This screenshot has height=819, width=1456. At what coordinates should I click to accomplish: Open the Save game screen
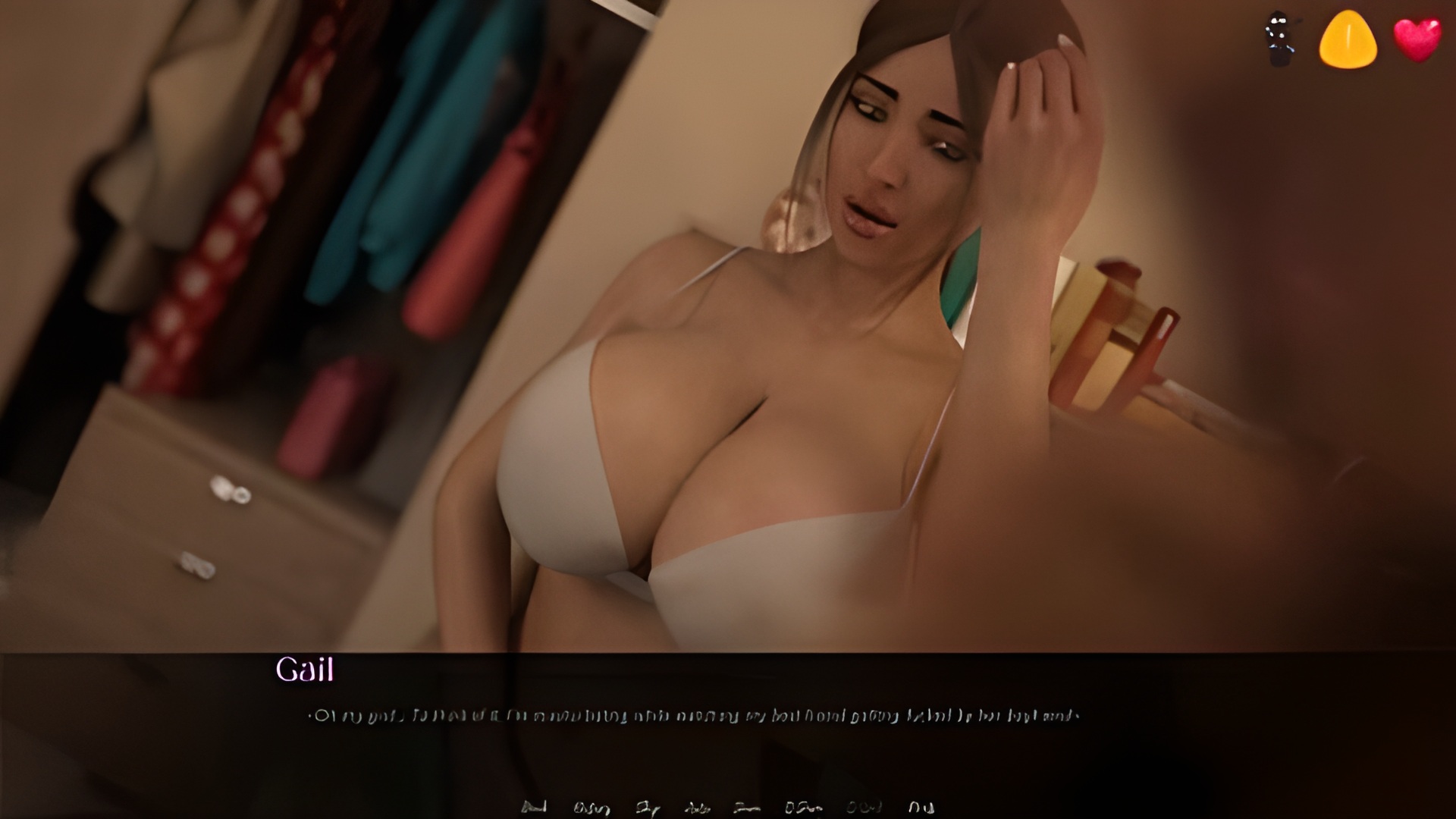[x=747, y=808]
